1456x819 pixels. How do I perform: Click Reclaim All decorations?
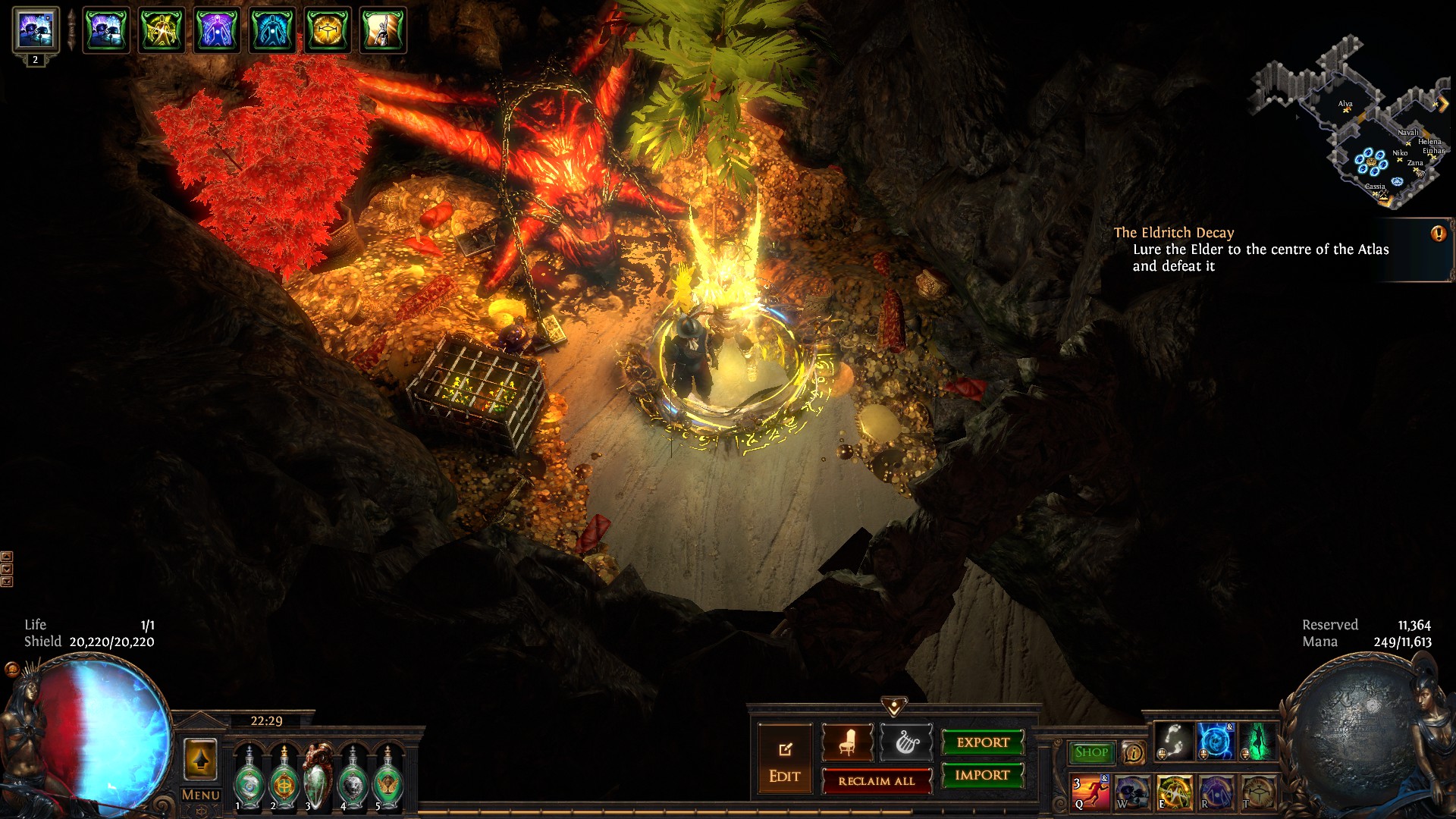tap(877, 781)
